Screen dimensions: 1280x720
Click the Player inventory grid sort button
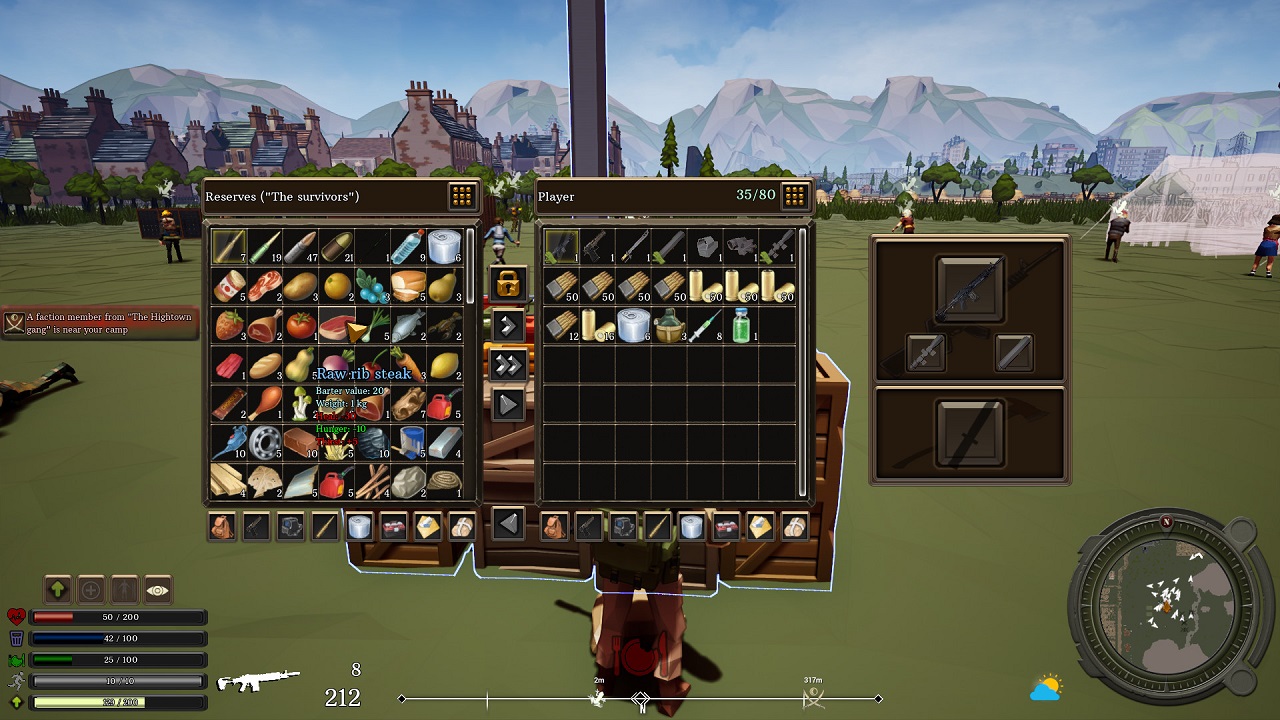point(795,196)
